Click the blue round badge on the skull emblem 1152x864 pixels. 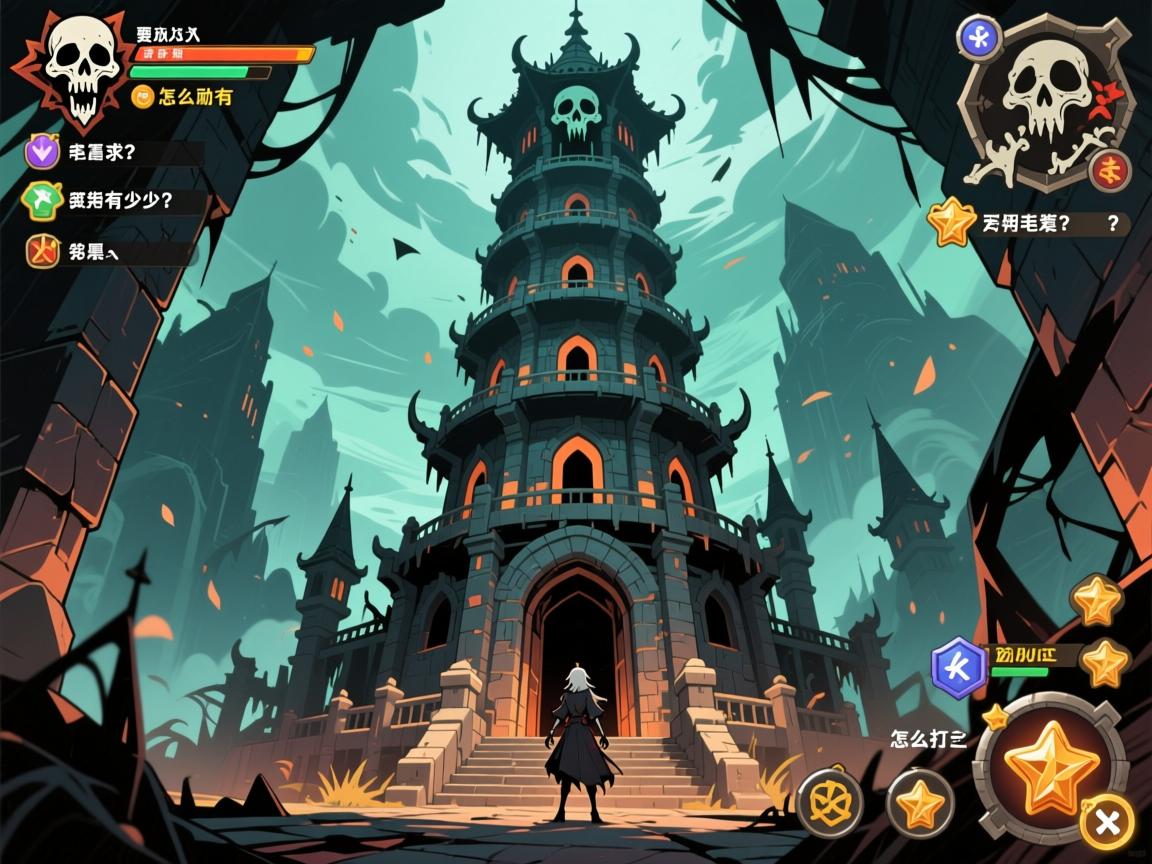[979, 37]
